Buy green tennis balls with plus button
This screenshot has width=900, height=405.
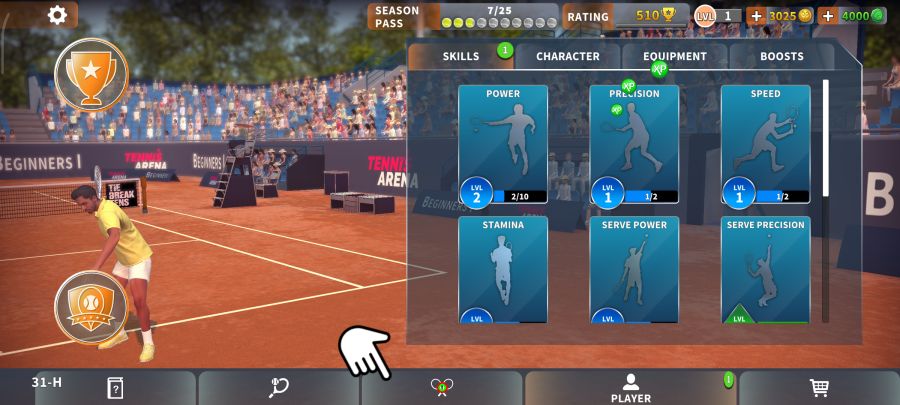pos(828,16)
